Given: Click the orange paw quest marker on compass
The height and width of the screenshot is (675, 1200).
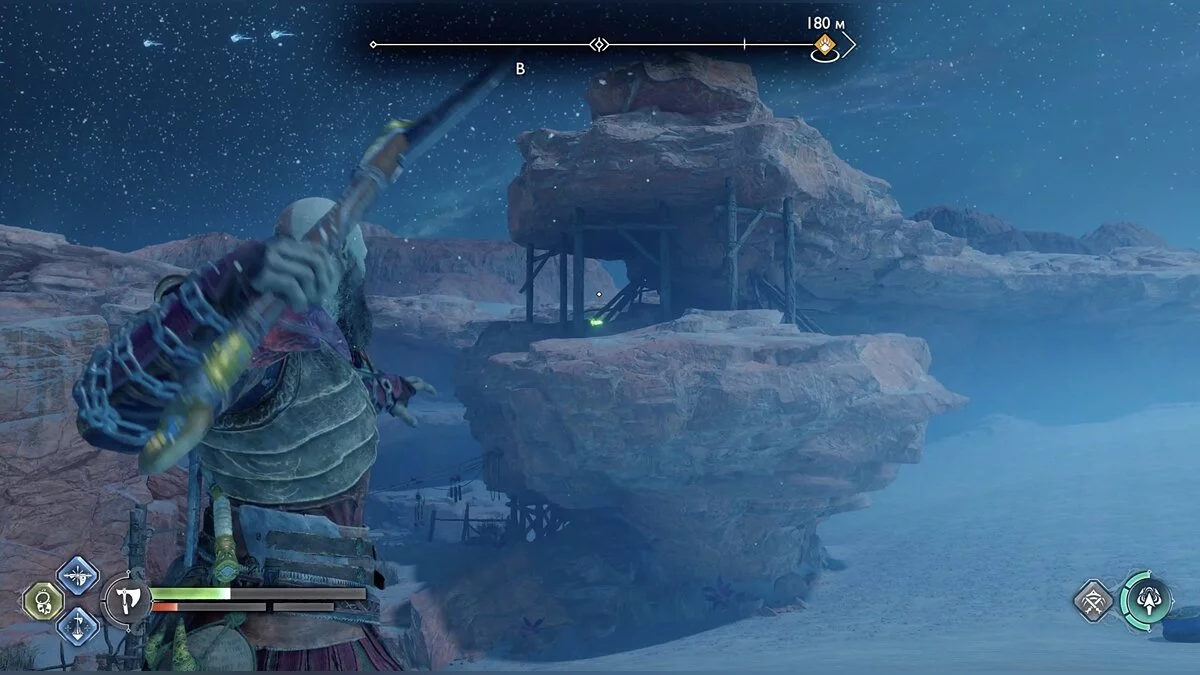Looking at the screenshot, I should 825,45.
